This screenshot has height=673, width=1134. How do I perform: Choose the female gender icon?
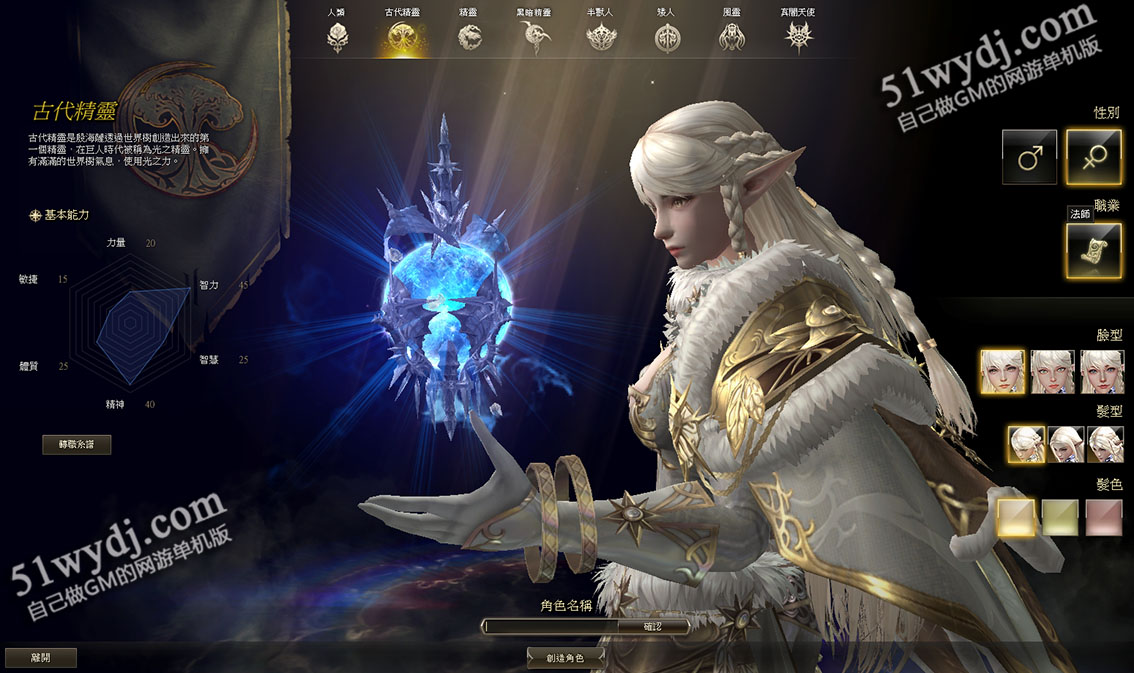click(1093, 157)
